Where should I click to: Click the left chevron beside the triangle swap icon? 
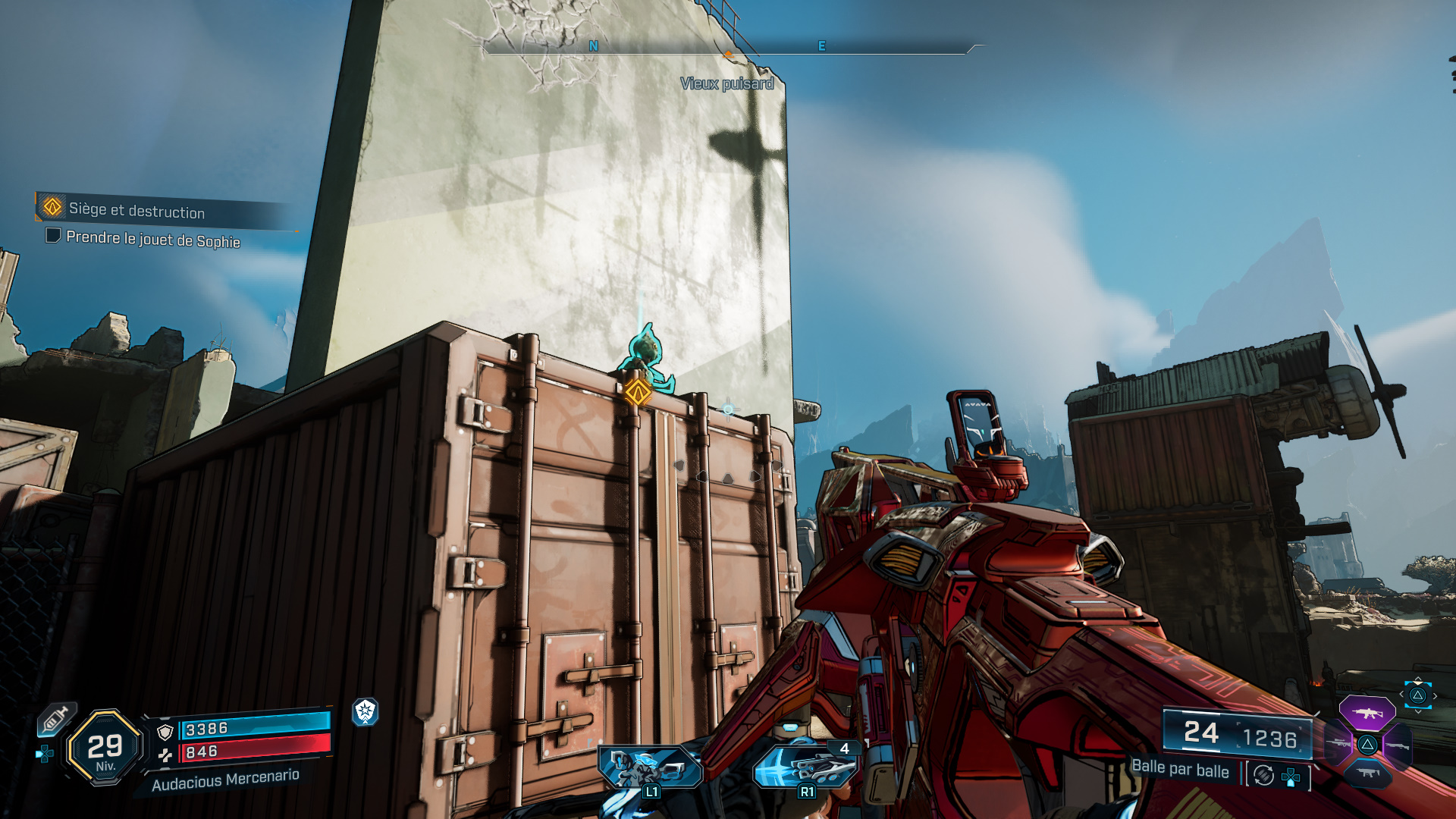coord(1401,694)
